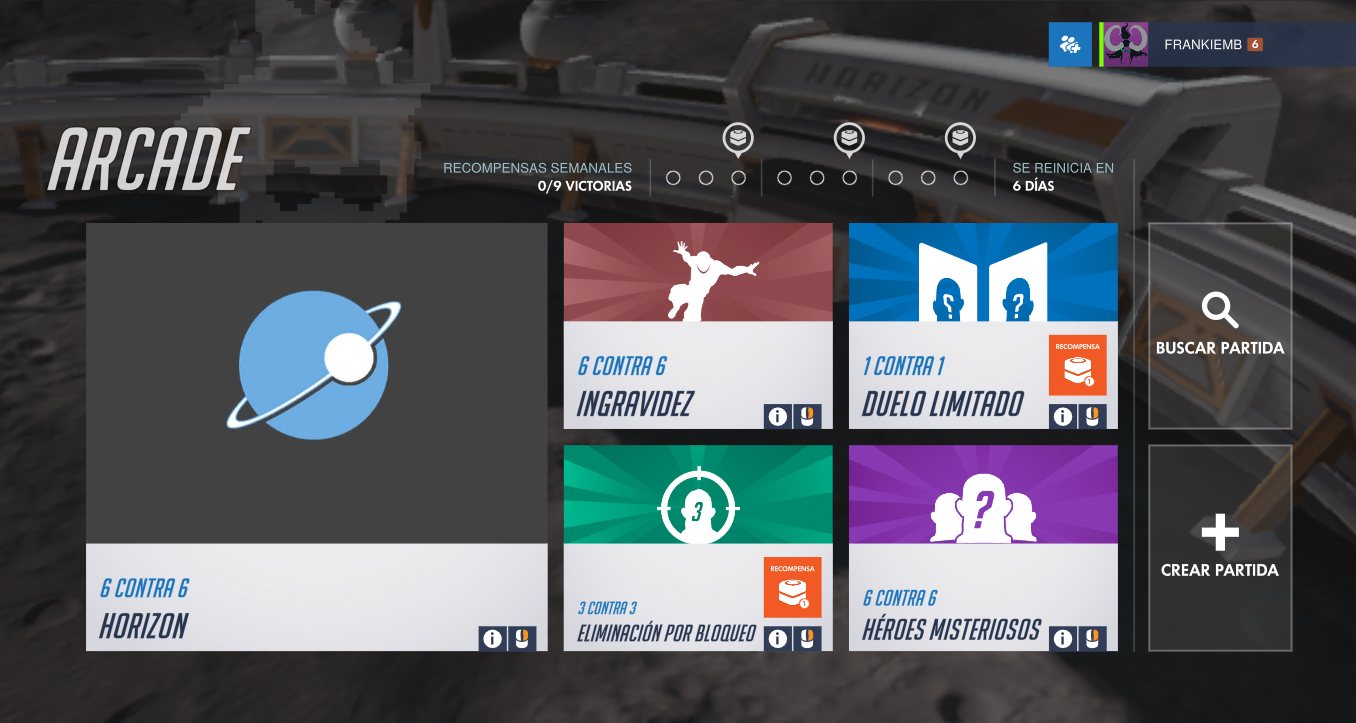Select the last victory progress circle
Screen dimensions: 1356x723
(961, 177)
